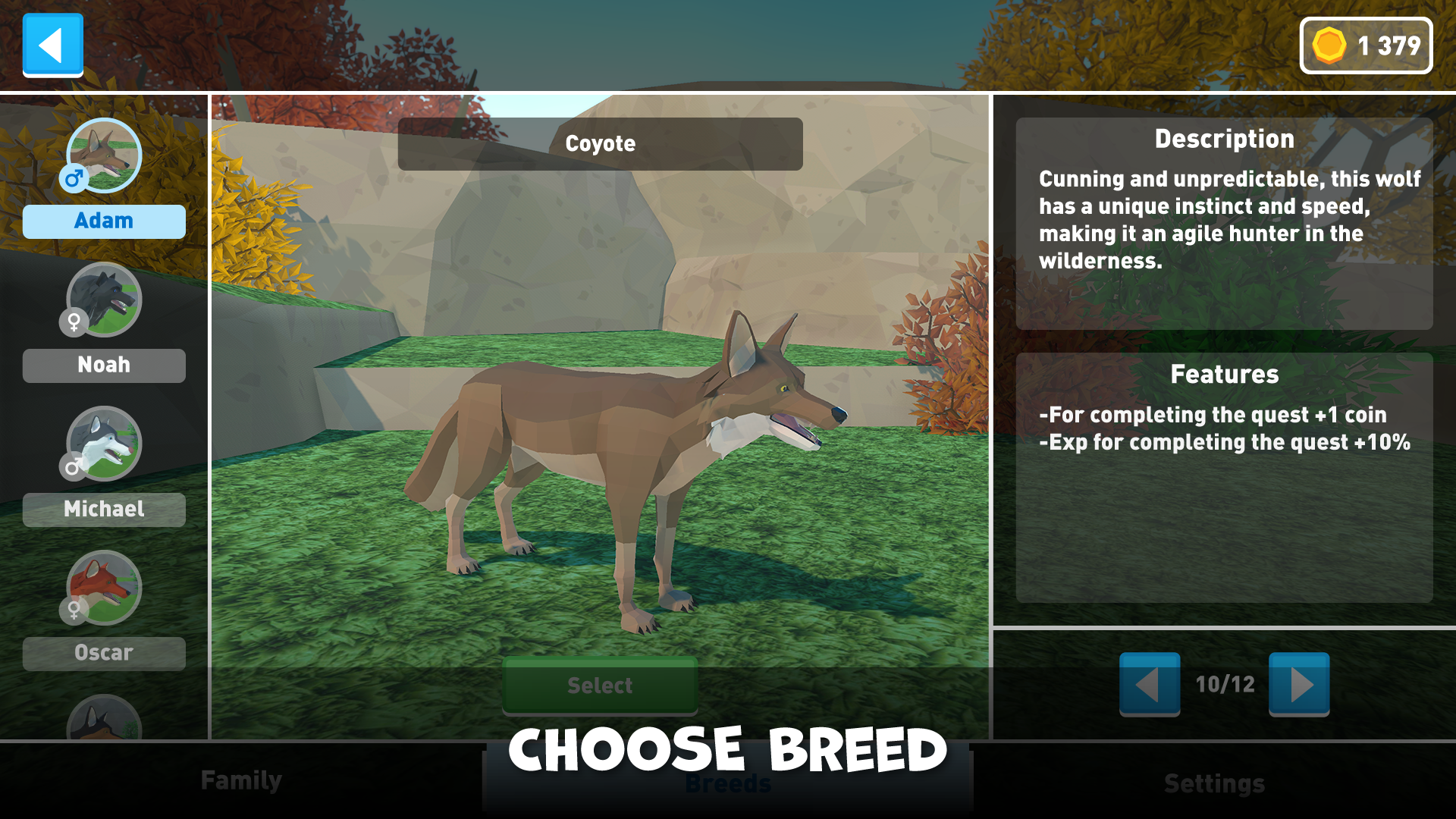The image size is (1456, 819).
Task: Open Adam's coyote portrait icon
Action: 104,155
